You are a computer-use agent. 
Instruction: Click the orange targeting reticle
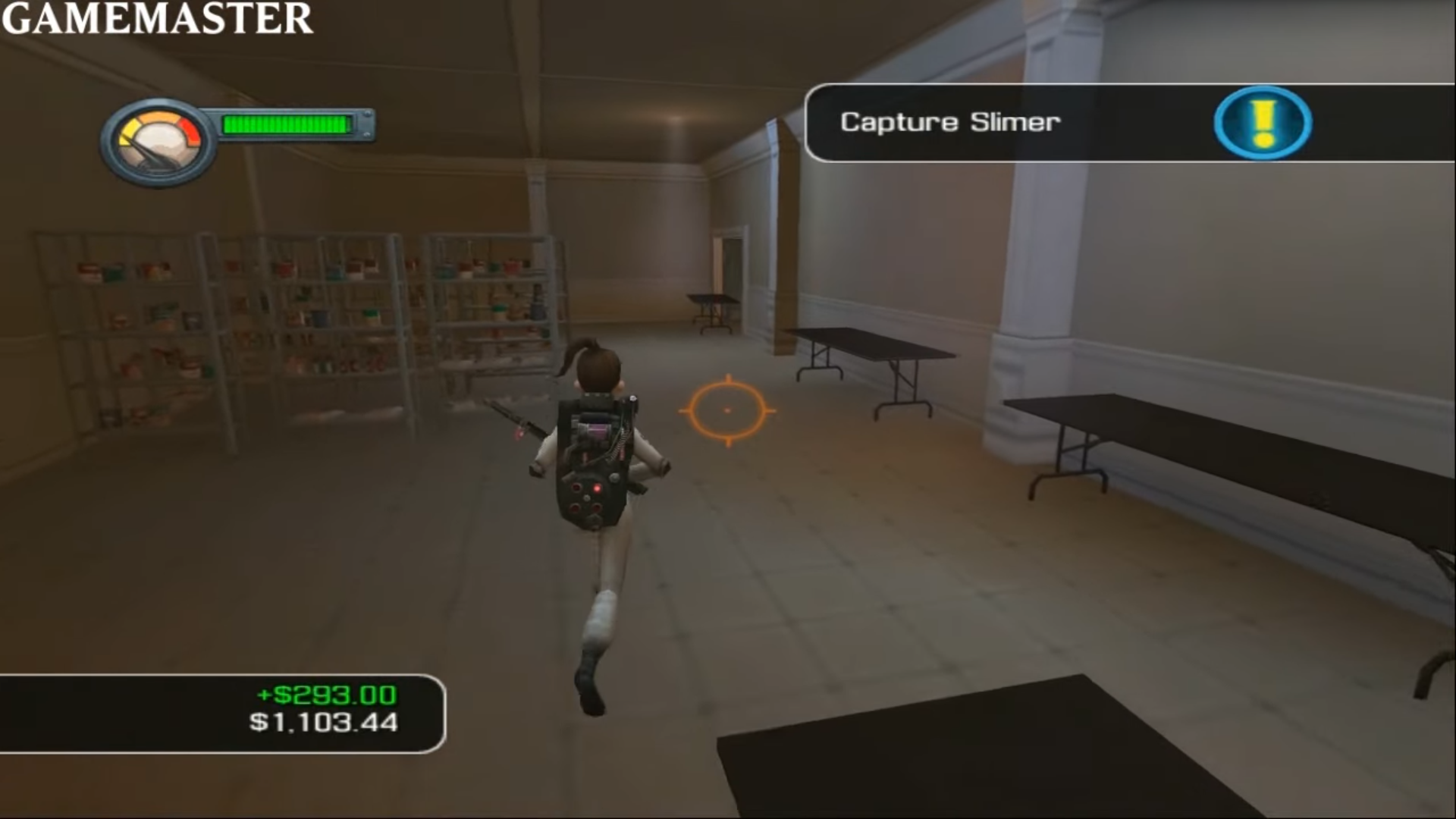pyautogui.click(x=729, y=410)
